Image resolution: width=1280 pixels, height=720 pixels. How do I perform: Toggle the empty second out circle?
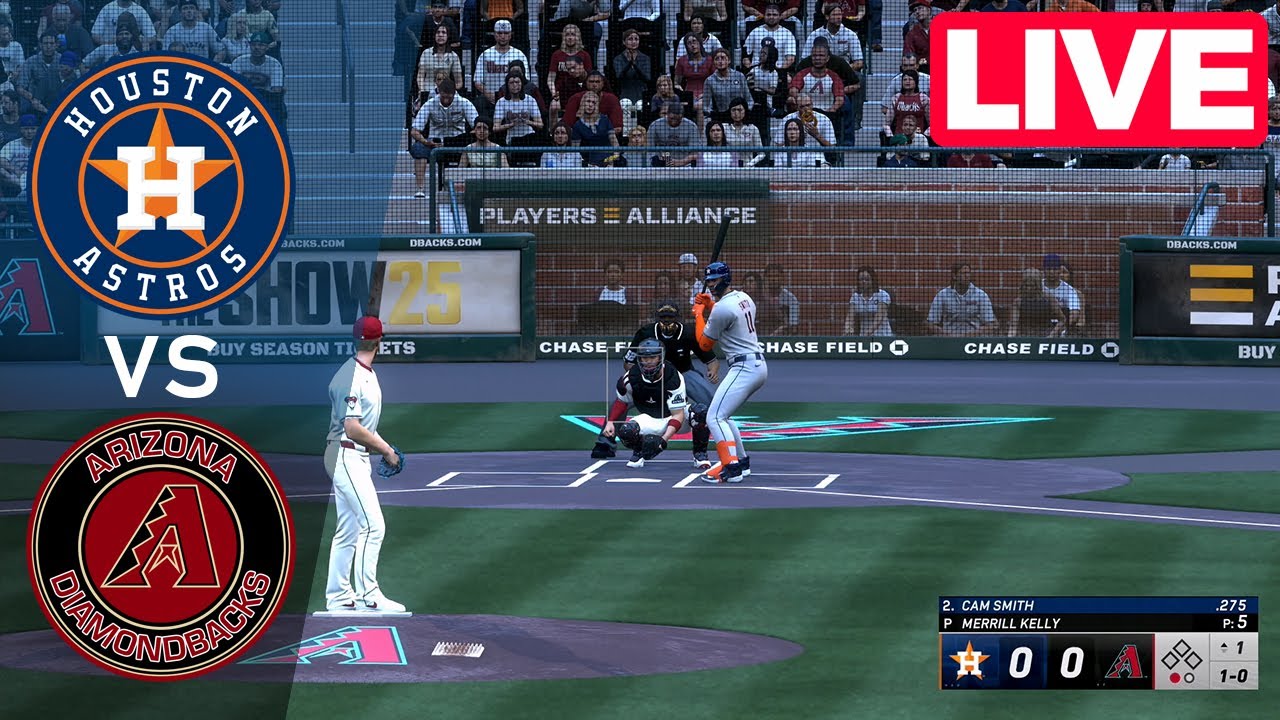pos(1189,676)
